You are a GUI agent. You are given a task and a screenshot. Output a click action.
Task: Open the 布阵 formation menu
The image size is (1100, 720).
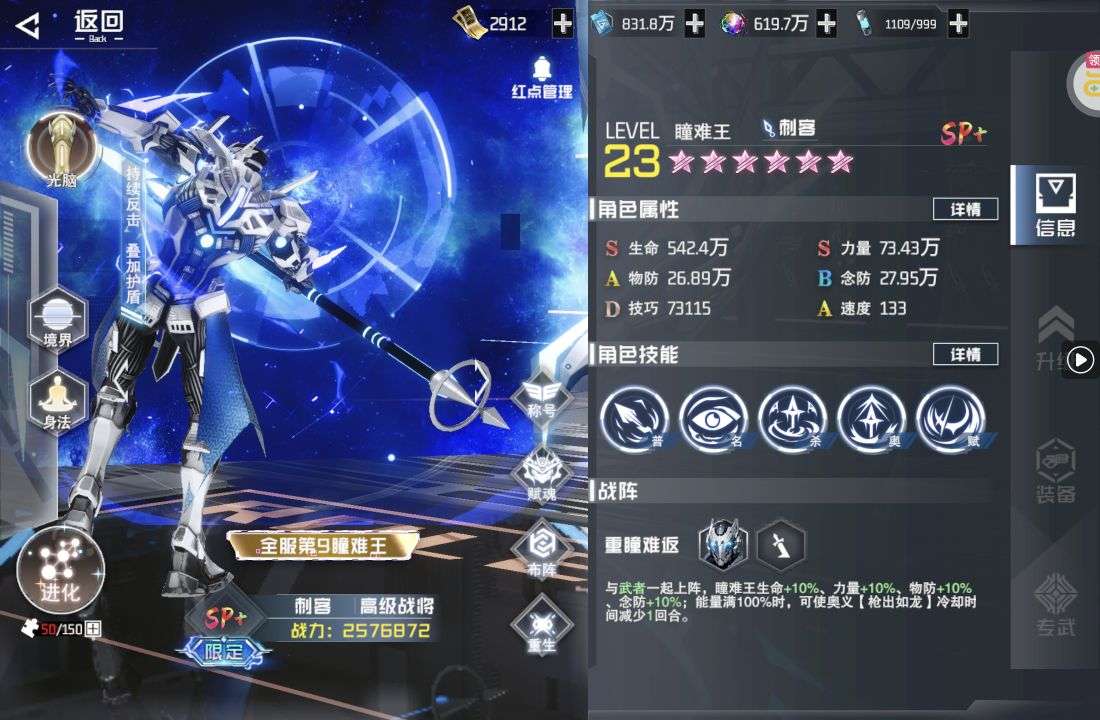pyautogui.click(x=541, y=548)
